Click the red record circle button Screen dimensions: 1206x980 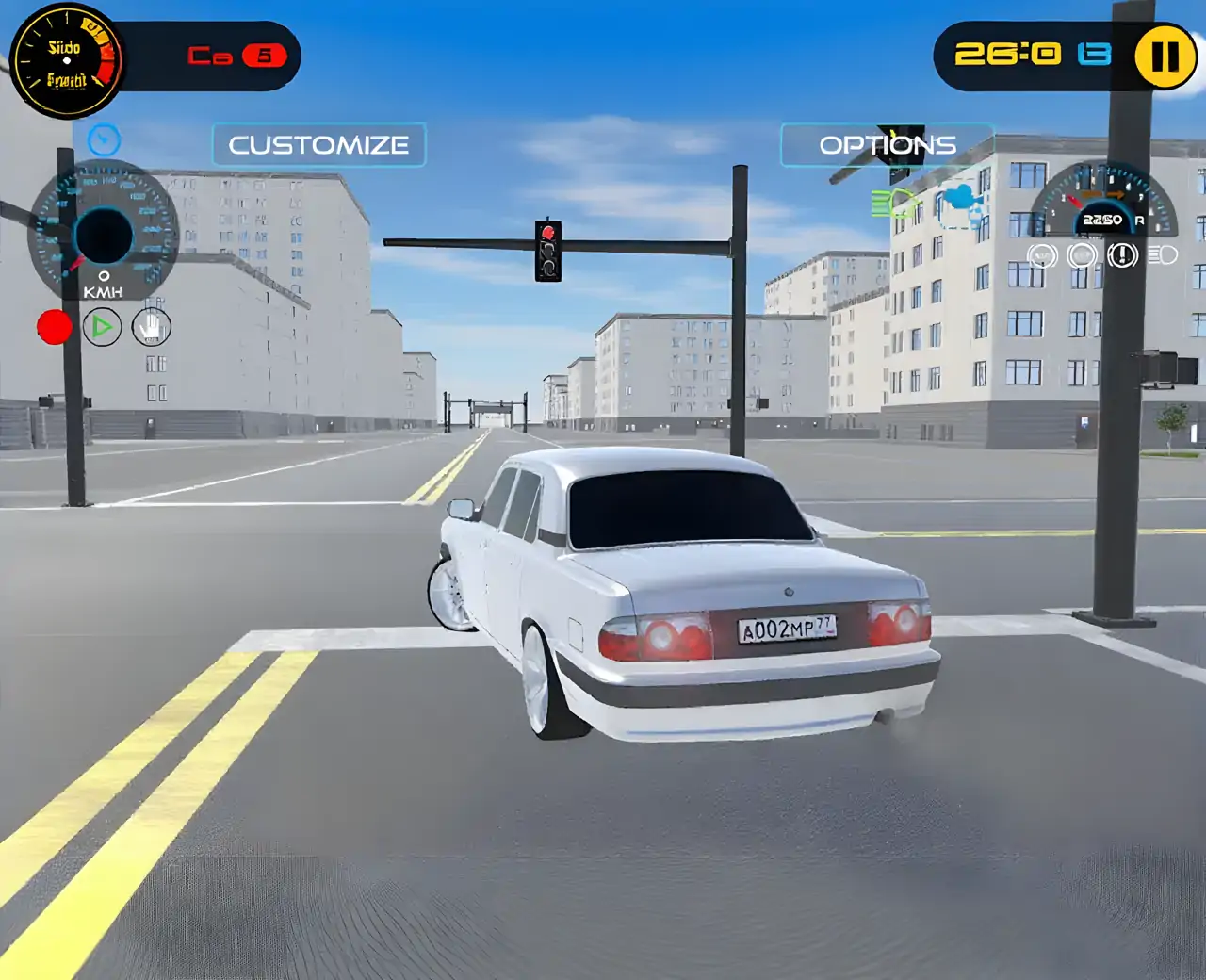55,327
